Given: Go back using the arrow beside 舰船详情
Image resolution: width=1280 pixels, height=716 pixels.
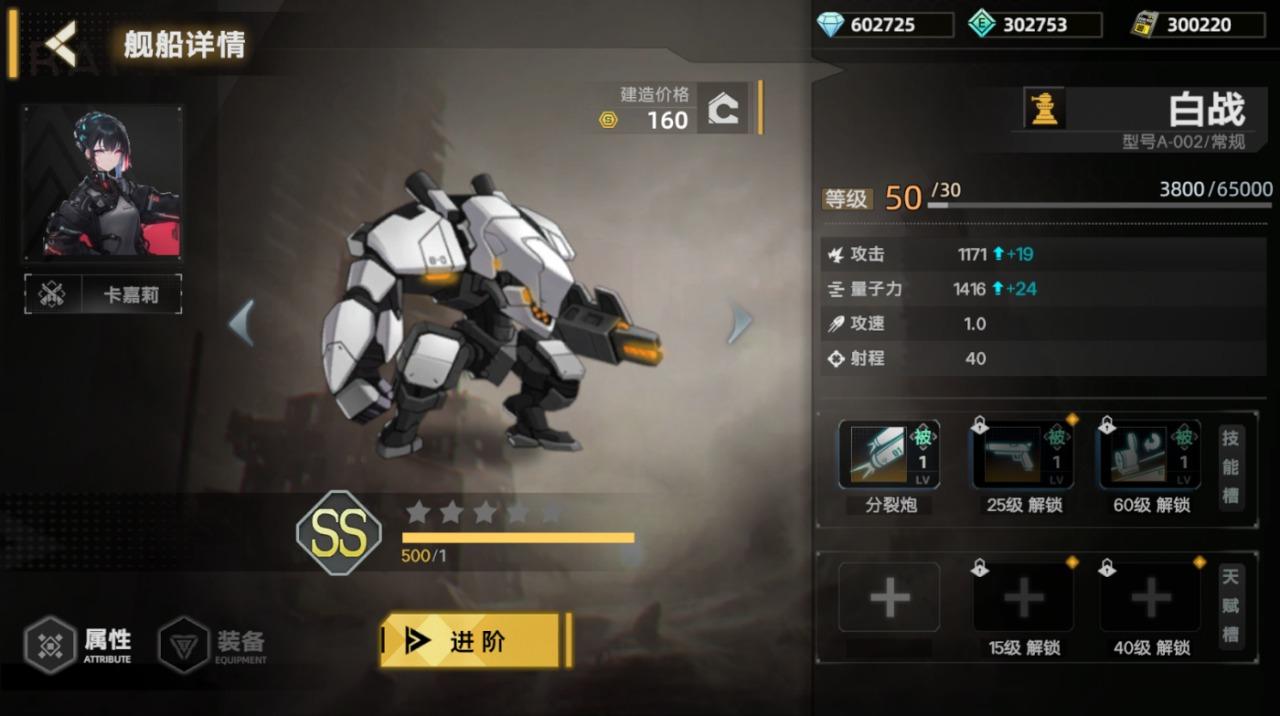Looking at the screenshot, I should [60, 44].
